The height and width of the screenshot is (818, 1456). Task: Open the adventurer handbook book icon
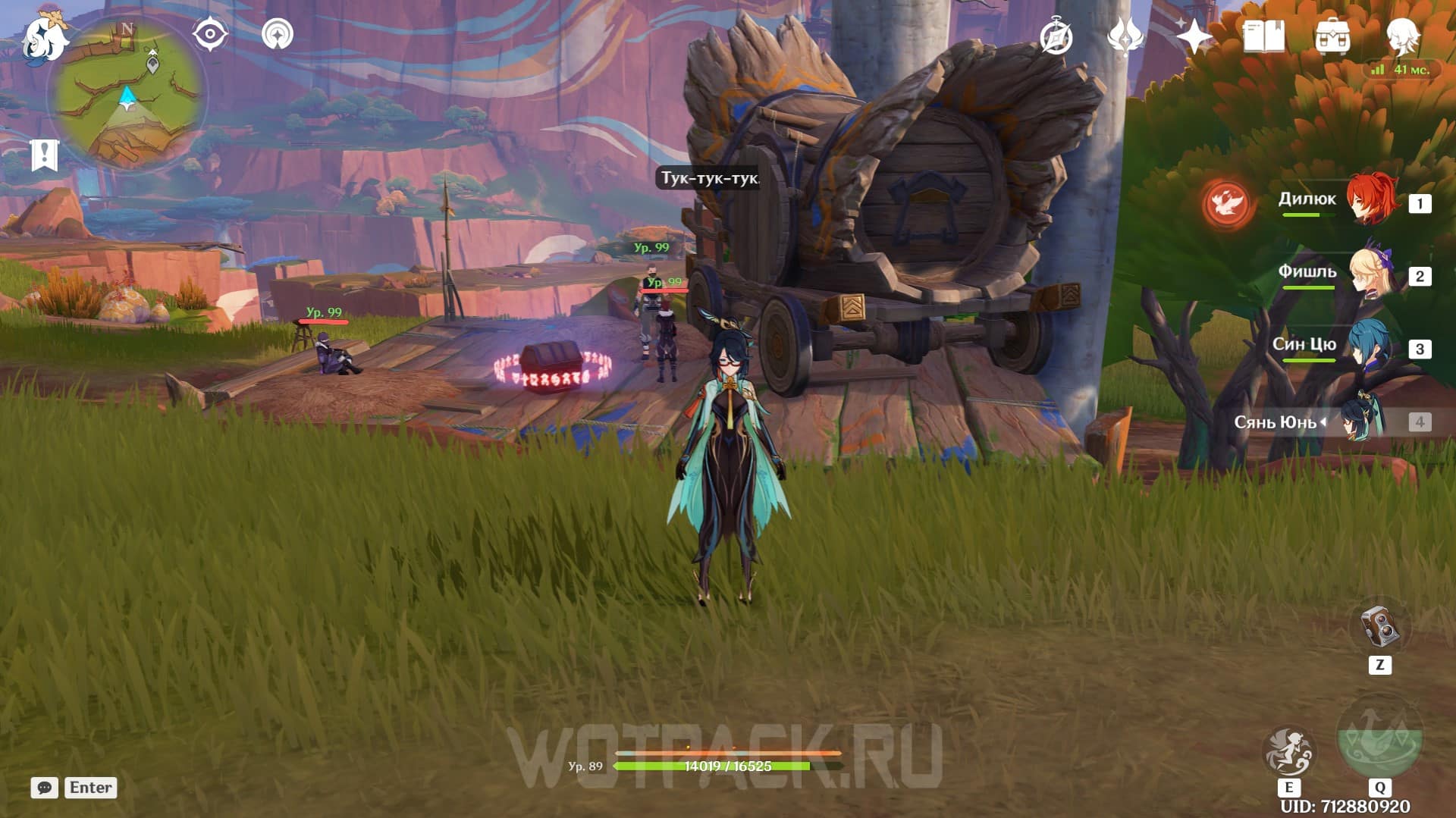(1264, 36)
